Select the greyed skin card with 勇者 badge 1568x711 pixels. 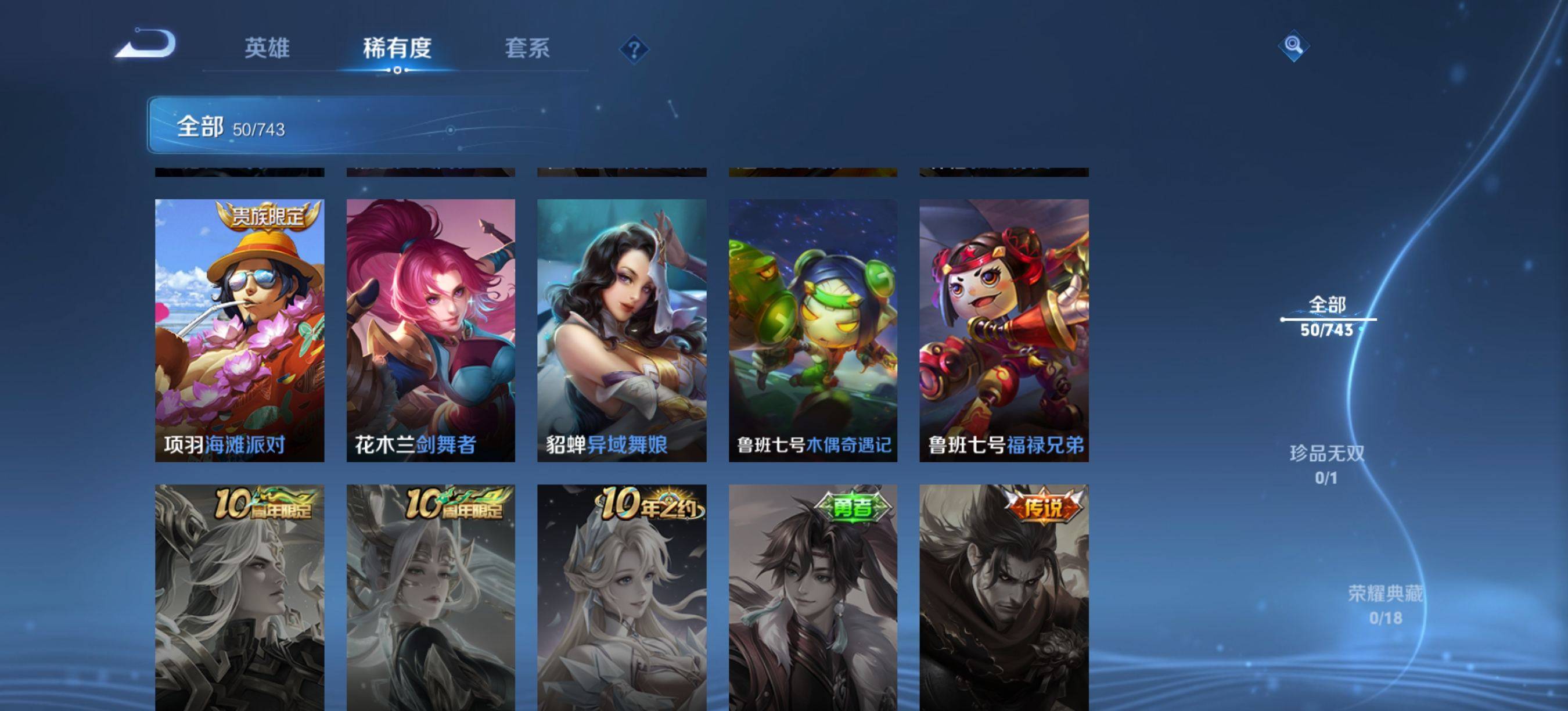tap(812, 597)
